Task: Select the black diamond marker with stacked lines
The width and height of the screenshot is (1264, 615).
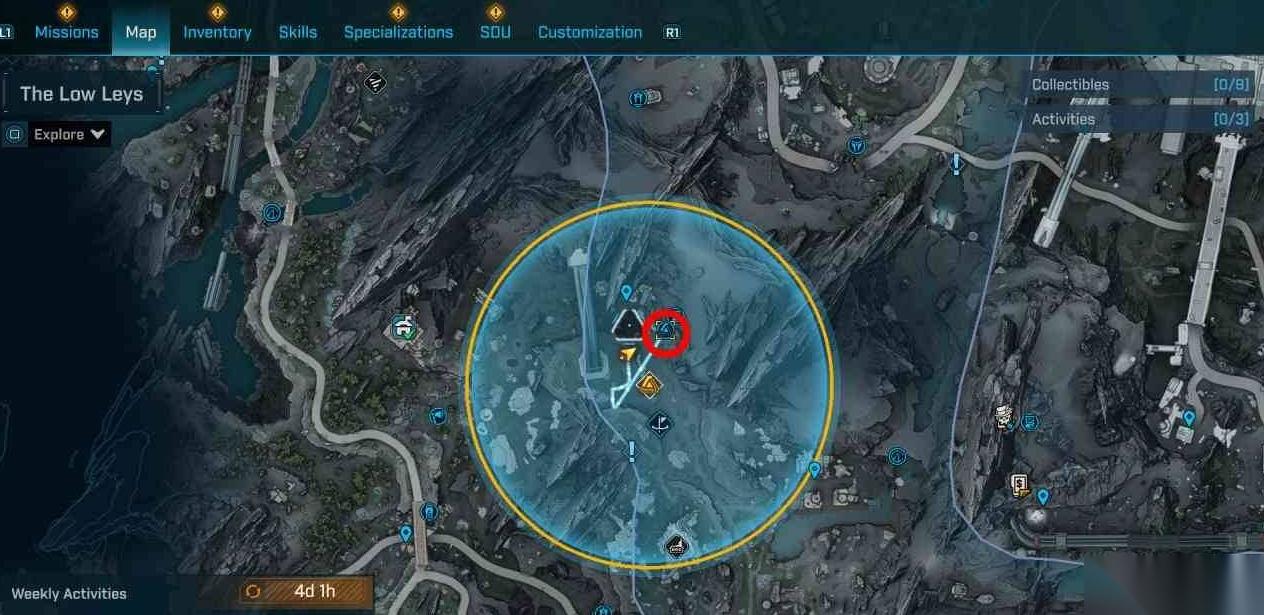Action: coord(375,82)
